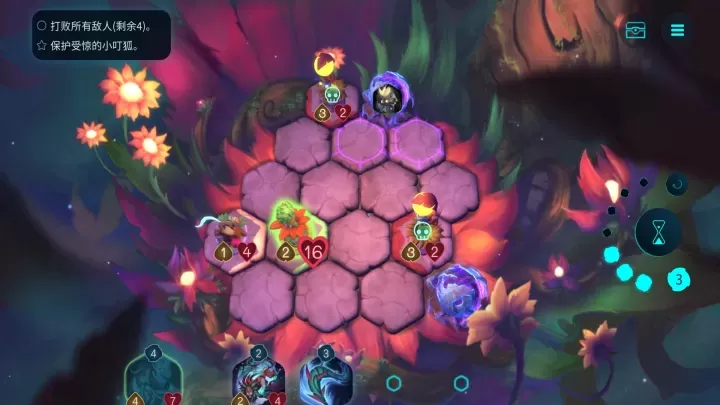The image size is (720, 405).
Task: Open the hamburger menu
Action: (x=677, y=30)
